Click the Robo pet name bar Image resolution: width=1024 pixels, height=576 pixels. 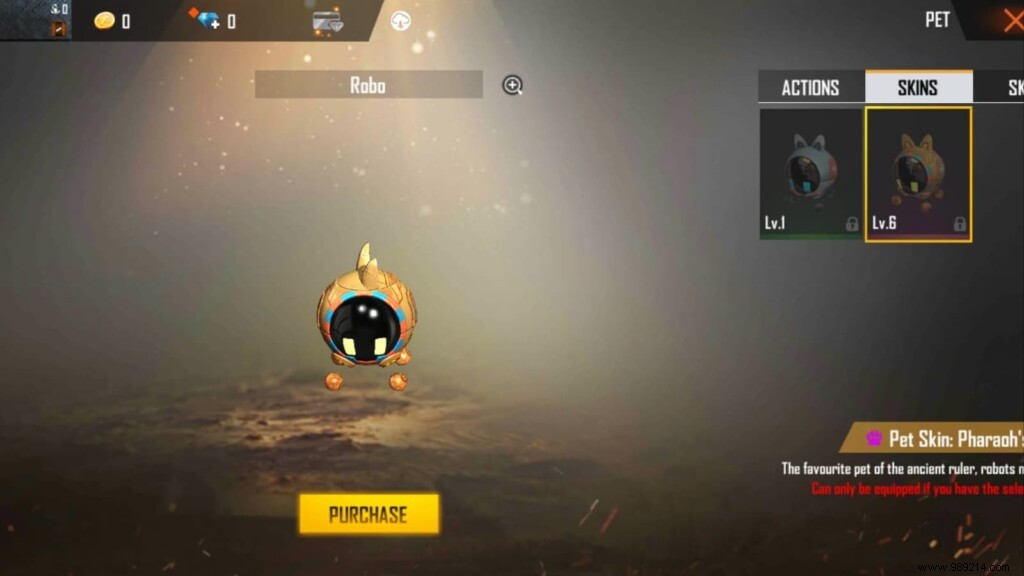(x=368, y=85)
